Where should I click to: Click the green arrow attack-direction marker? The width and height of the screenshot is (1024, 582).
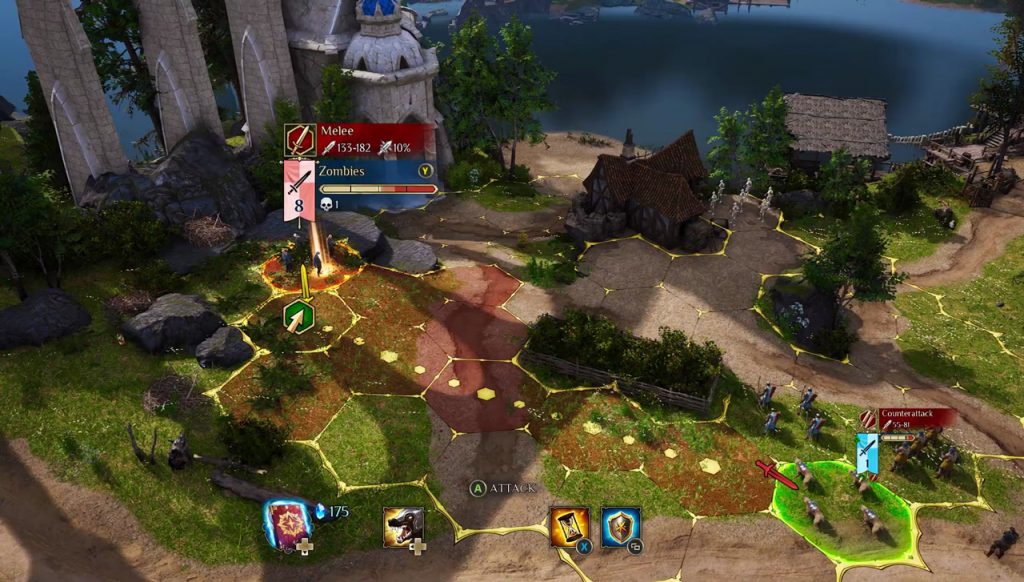[x=300, y=318]
